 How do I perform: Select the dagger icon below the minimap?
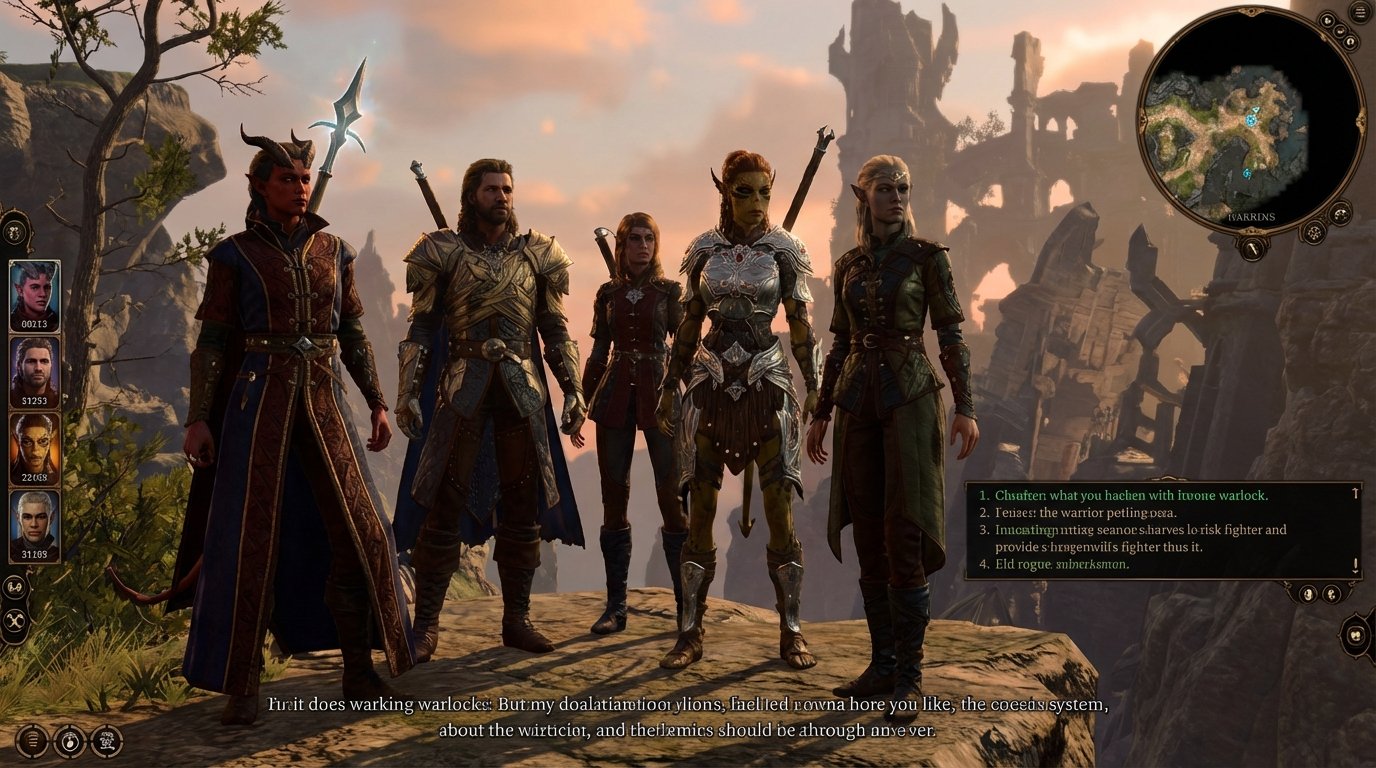tap(1251, 248)
